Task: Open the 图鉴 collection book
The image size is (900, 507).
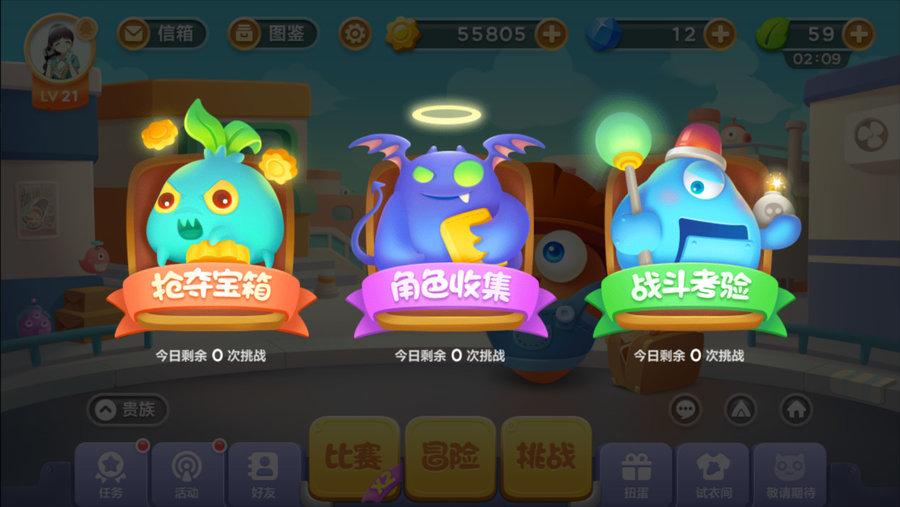Action: (272, 34)
